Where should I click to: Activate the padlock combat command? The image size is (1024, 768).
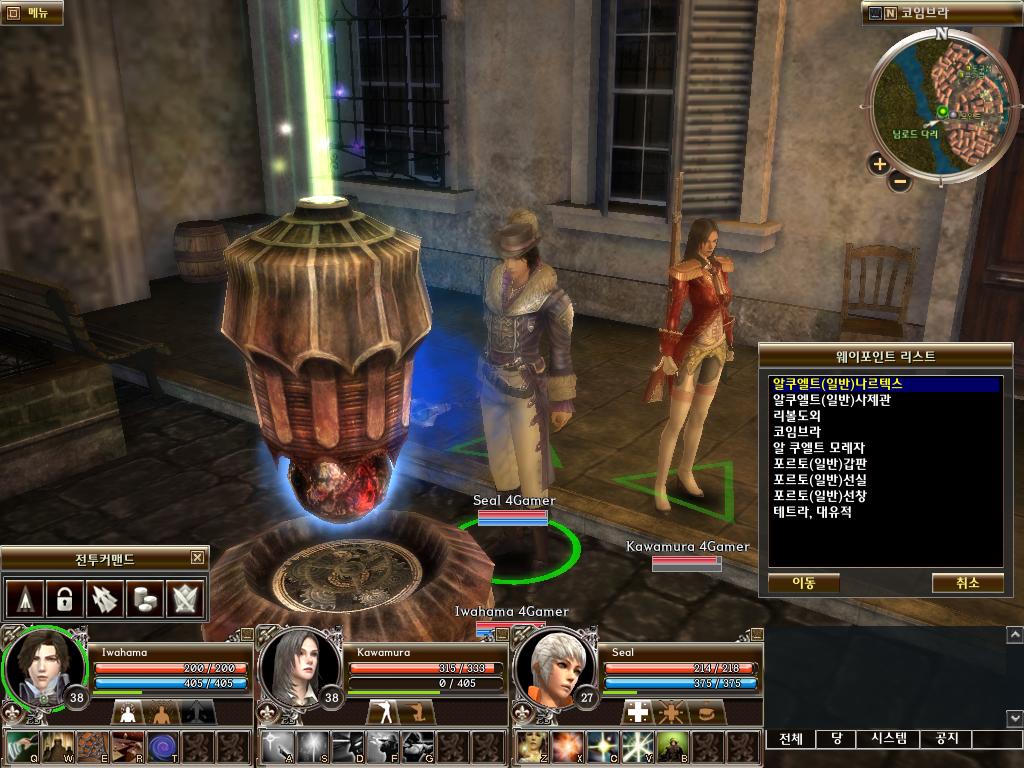click(x=63, y=599)
